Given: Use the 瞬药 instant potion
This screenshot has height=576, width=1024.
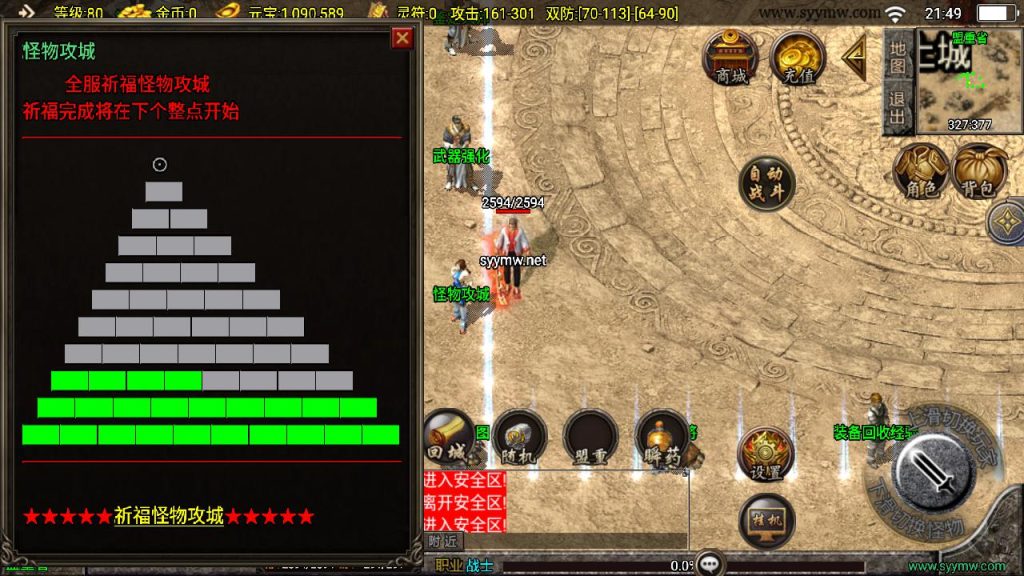Looking at the screenshot, I should (662, 437).
